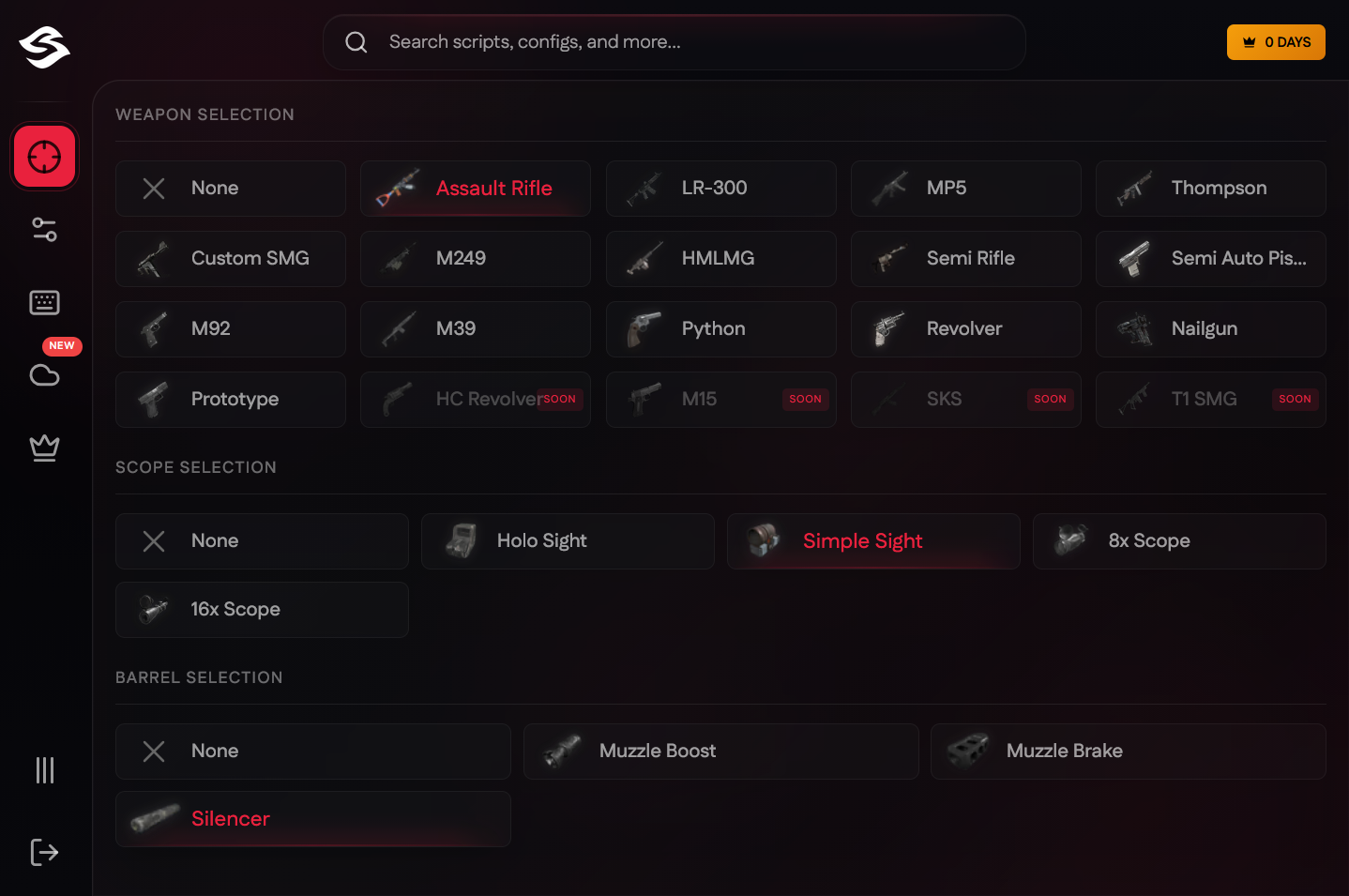The width and height of the screenshot is (1349, 896).
Task: Select the crosshair aimbot icon in sidebar
Action: (x=44, y=156)
